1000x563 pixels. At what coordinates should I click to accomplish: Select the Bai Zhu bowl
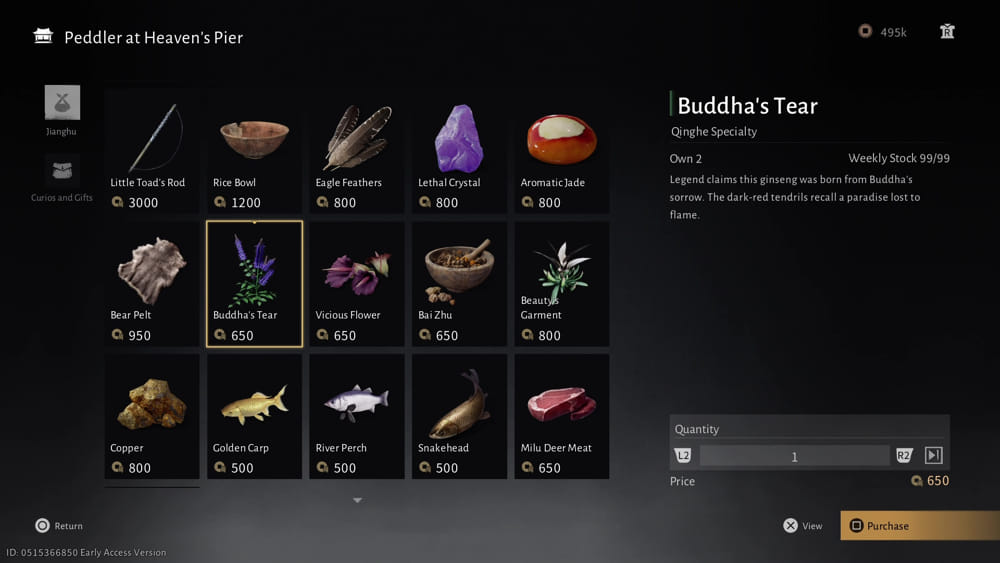point(459,284)
